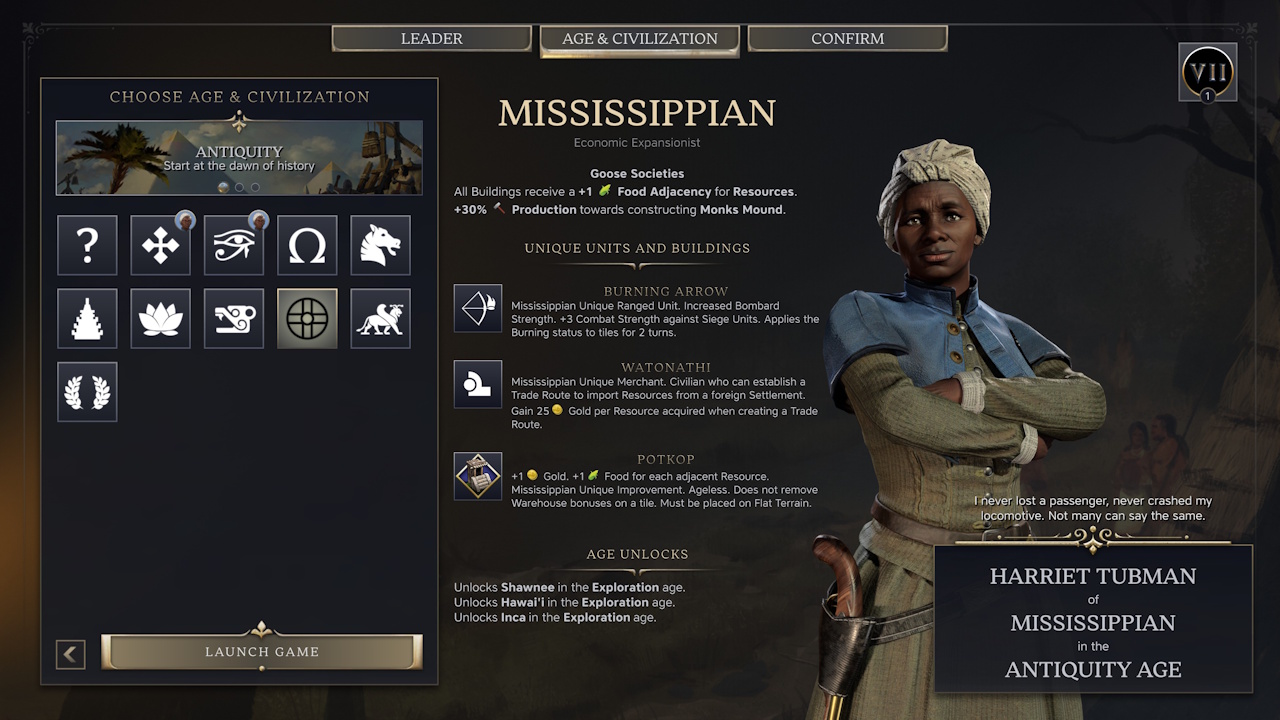Select the second age carousel dot
This screenshot has width=1280, height=720.
click(x=238, y=187)
